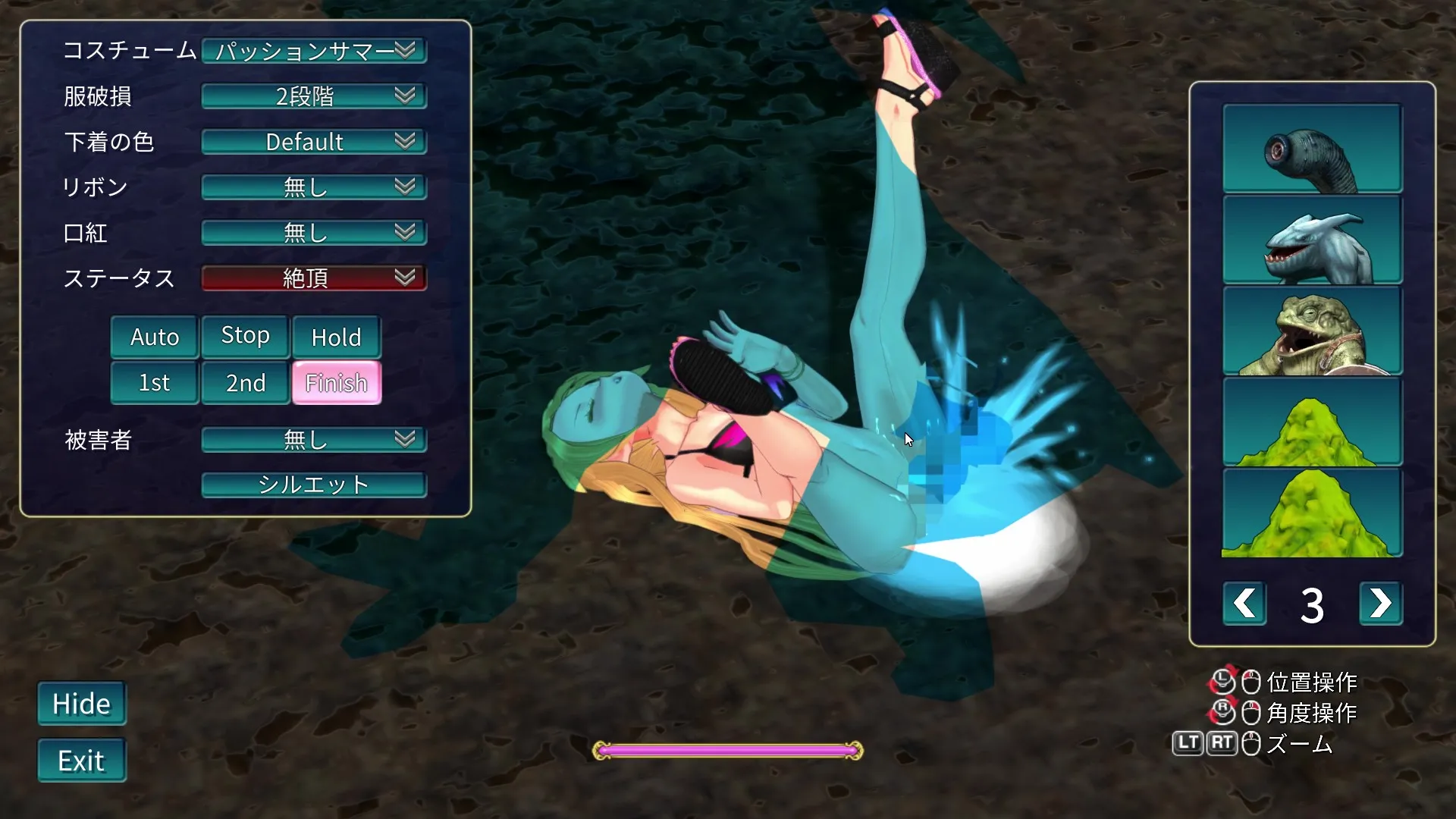Select the worm creature thumbnail
The width and height of the screenshot is (1456, 819).
tap(1312, 149)
